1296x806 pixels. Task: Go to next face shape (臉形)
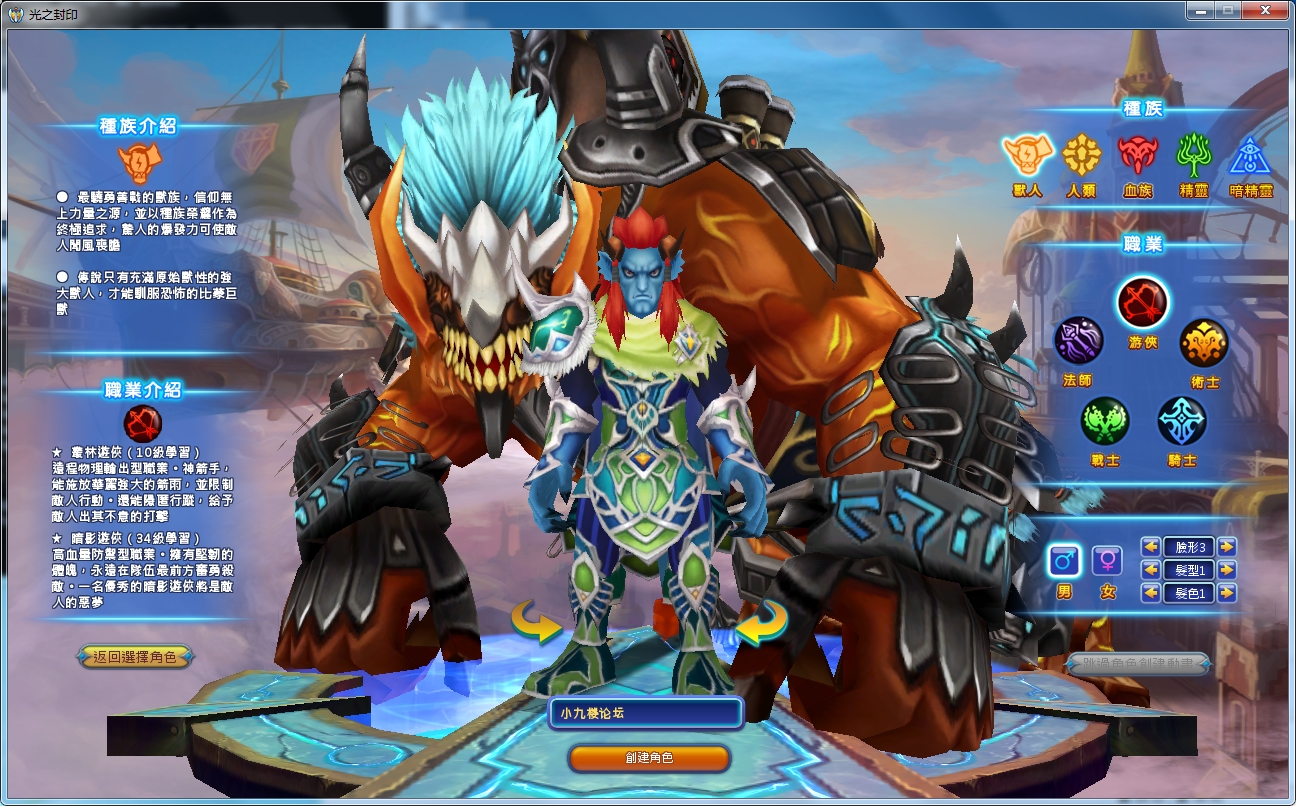[1227, 547]
